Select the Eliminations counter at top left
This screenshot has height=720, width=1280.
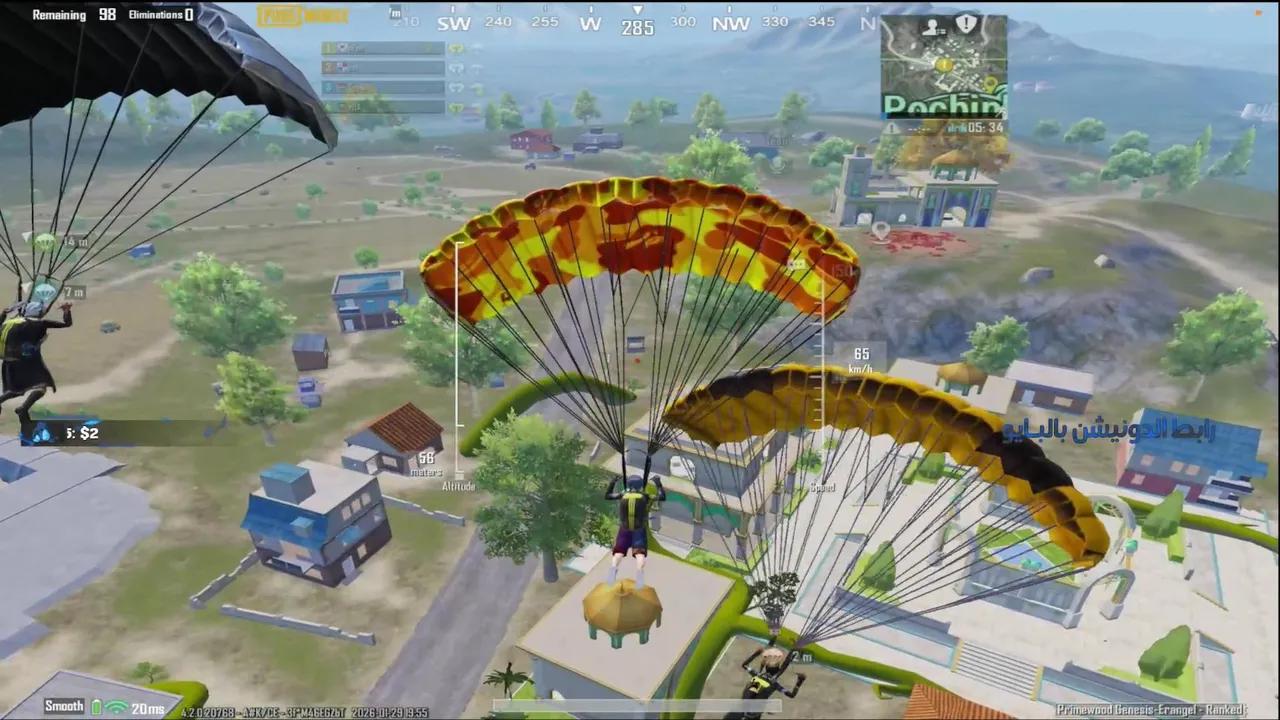[x=160, y=14]
